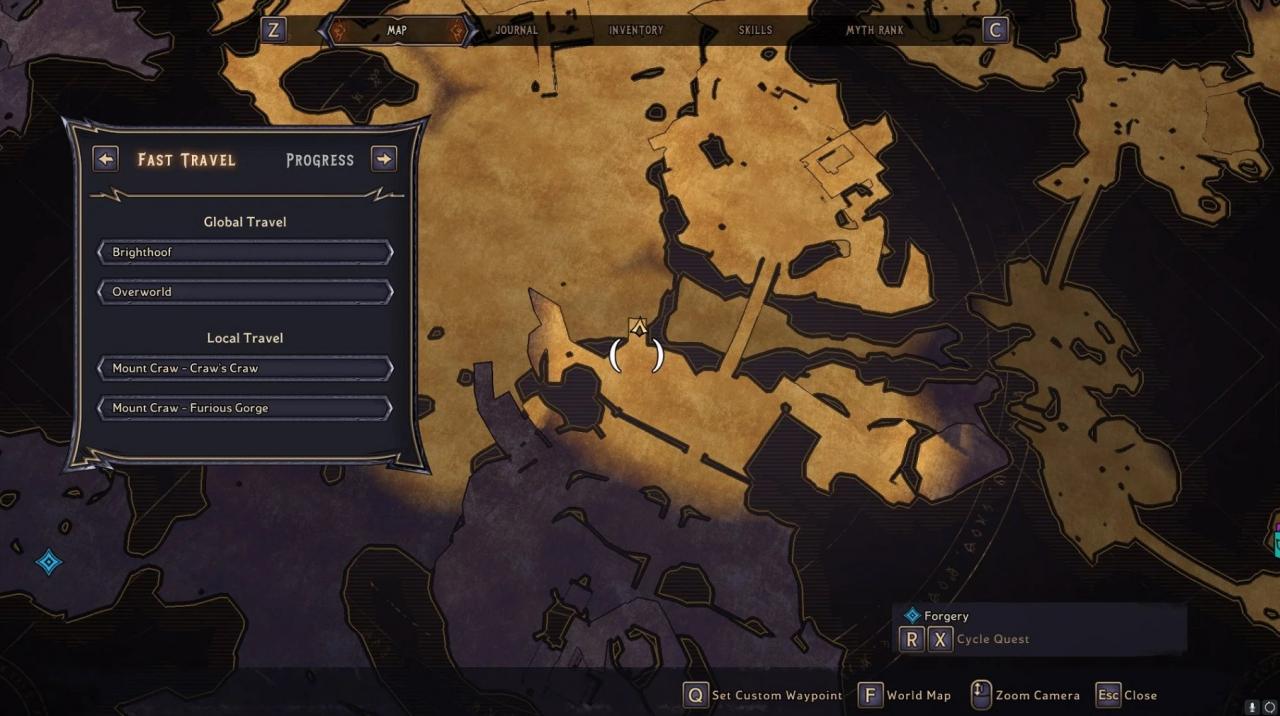The width and height of the screenshot is (1280, 716).
Task: Select Mount Craw - Furious Gorge destination
Action: tap(245, 408)
